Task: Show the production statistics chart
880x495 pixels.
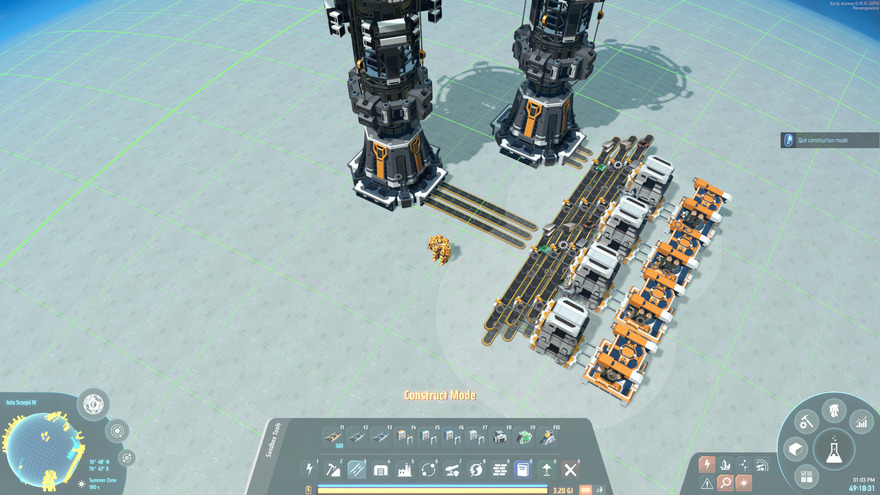Action: (861, 424)
